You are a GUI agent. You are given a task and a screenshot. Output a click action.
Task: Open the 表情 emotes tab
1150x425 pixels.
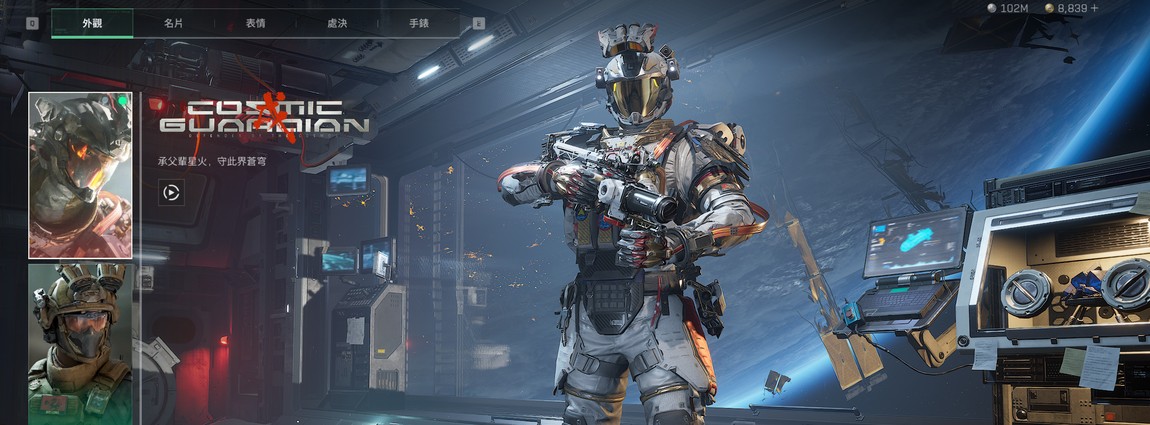coord(255,22)
